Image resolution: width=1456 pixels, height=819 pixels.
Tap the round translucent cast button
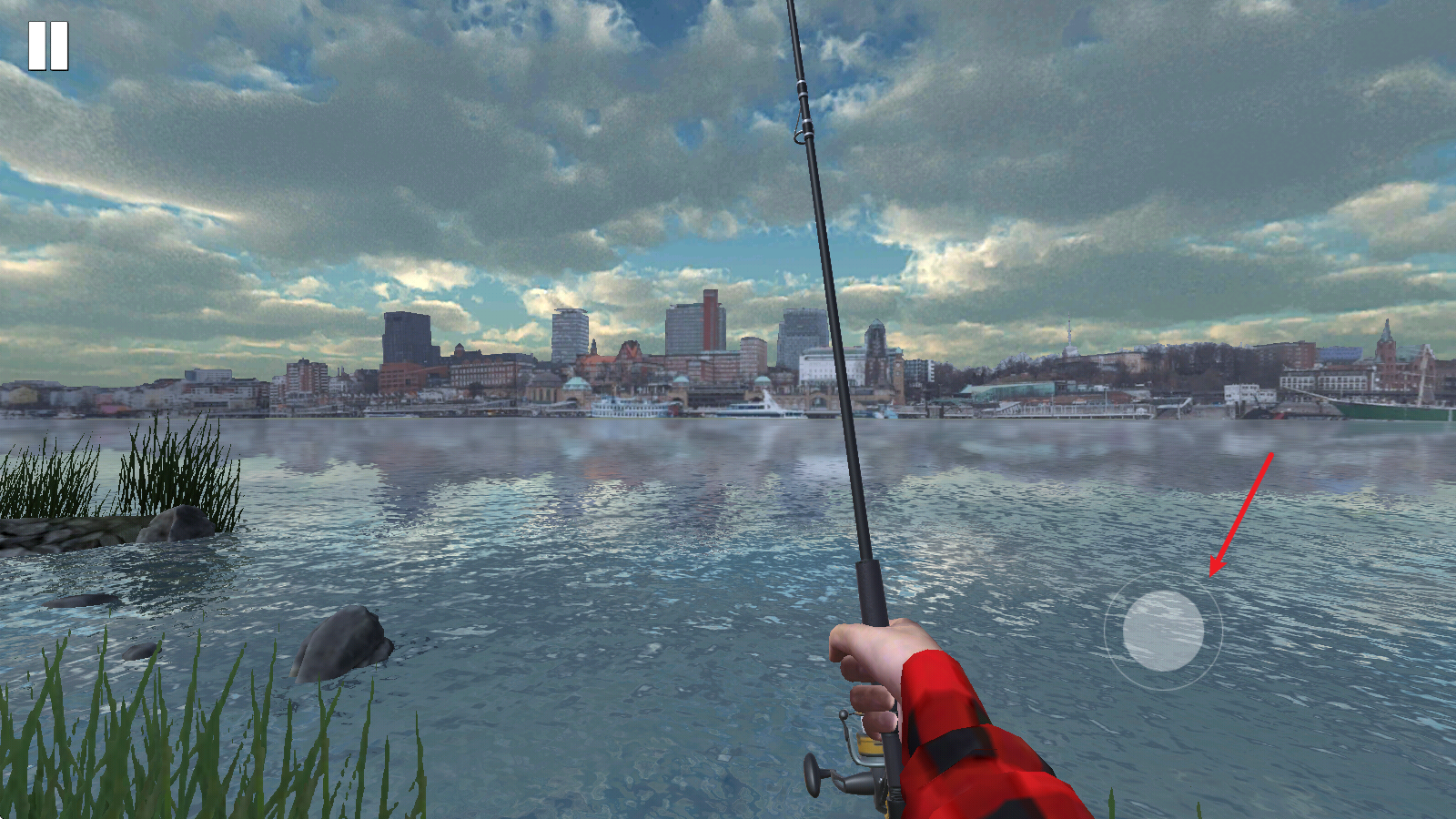coord(1163,631)
